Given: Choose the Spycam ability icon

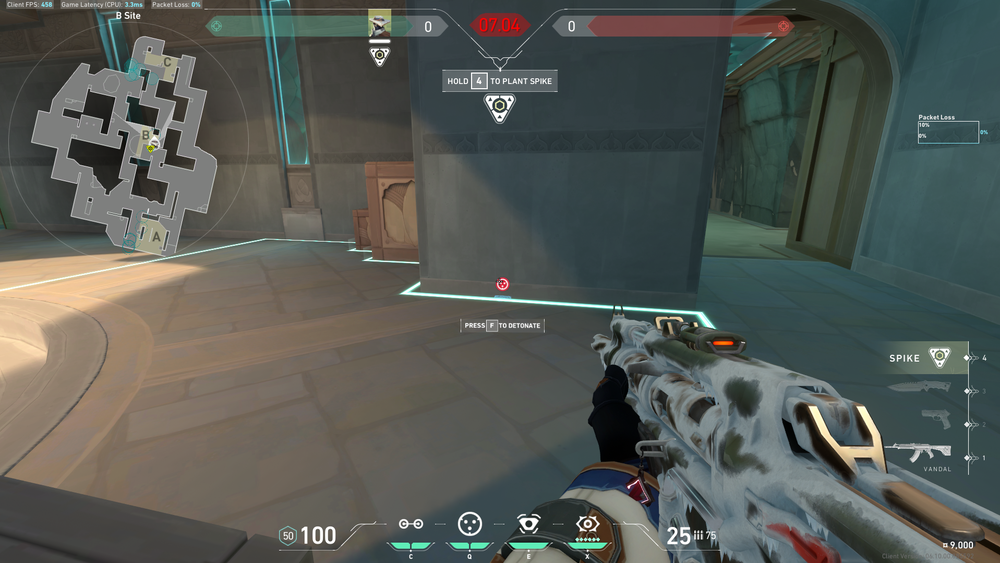Looking at the screenshot, I should (x=527, y=524).
